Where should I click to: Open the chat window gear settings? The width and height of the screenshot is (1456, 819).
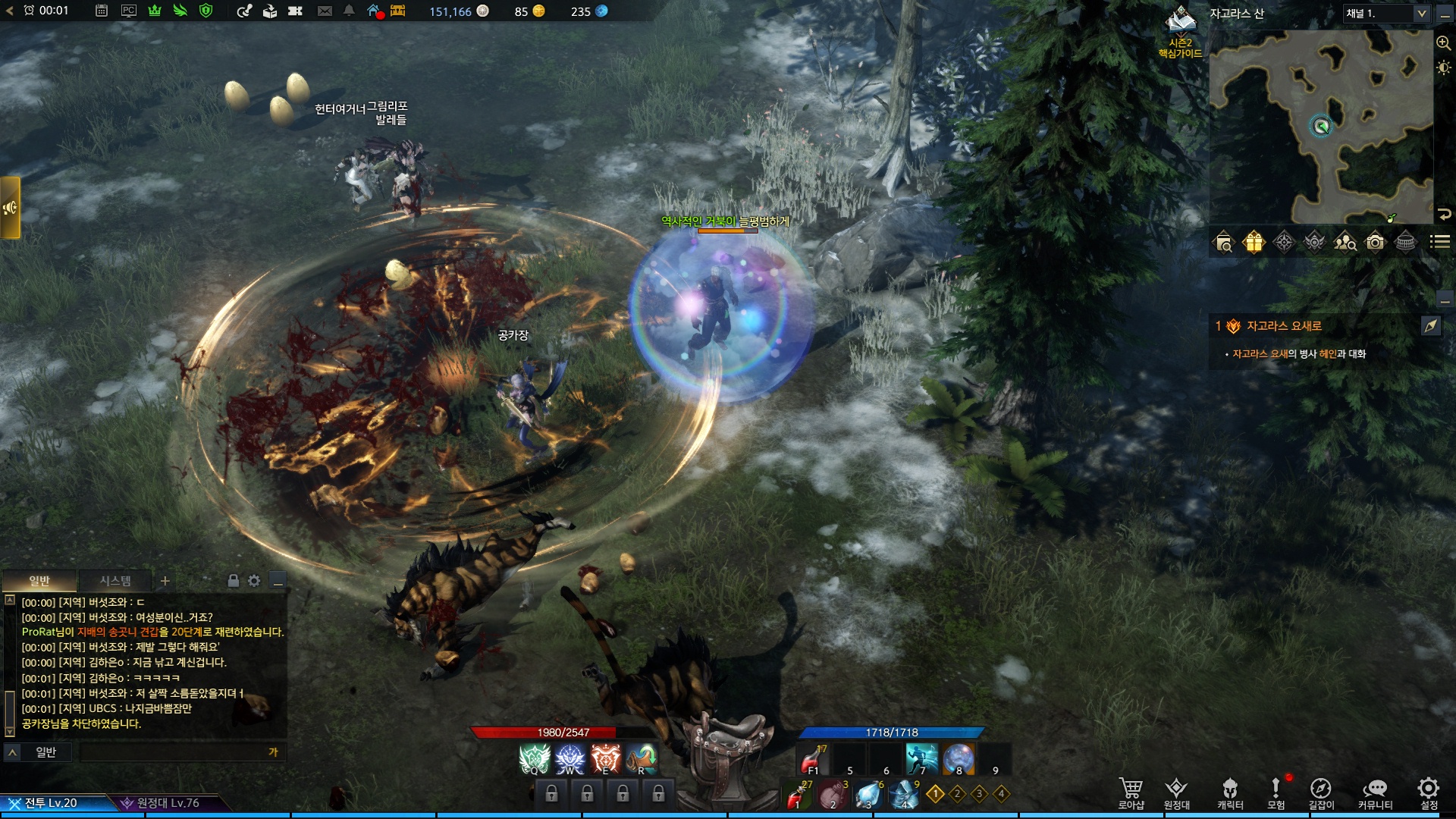254,581
